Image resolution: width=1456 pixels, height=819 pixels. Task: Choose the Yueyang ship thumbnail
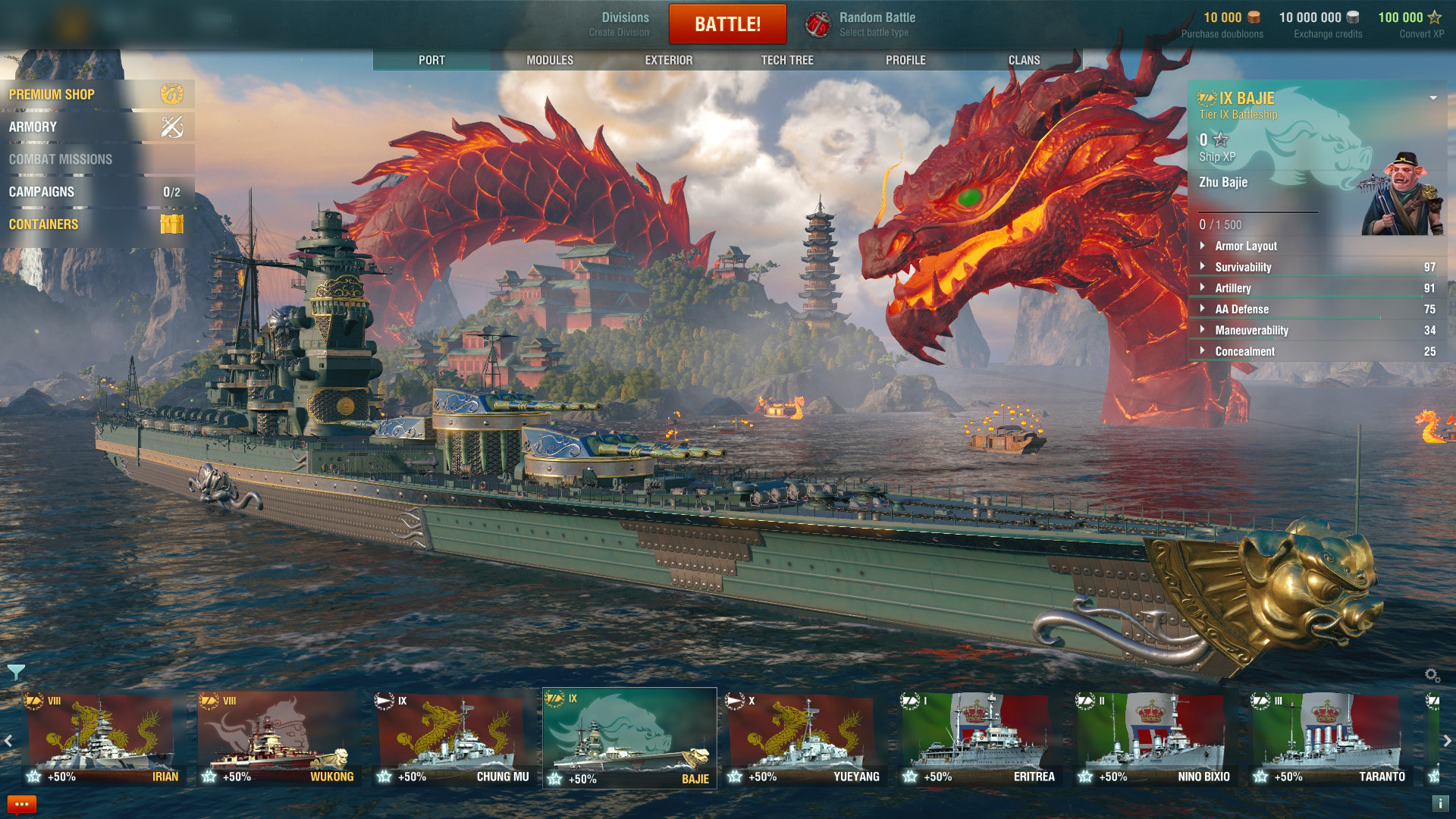[804, 738]
